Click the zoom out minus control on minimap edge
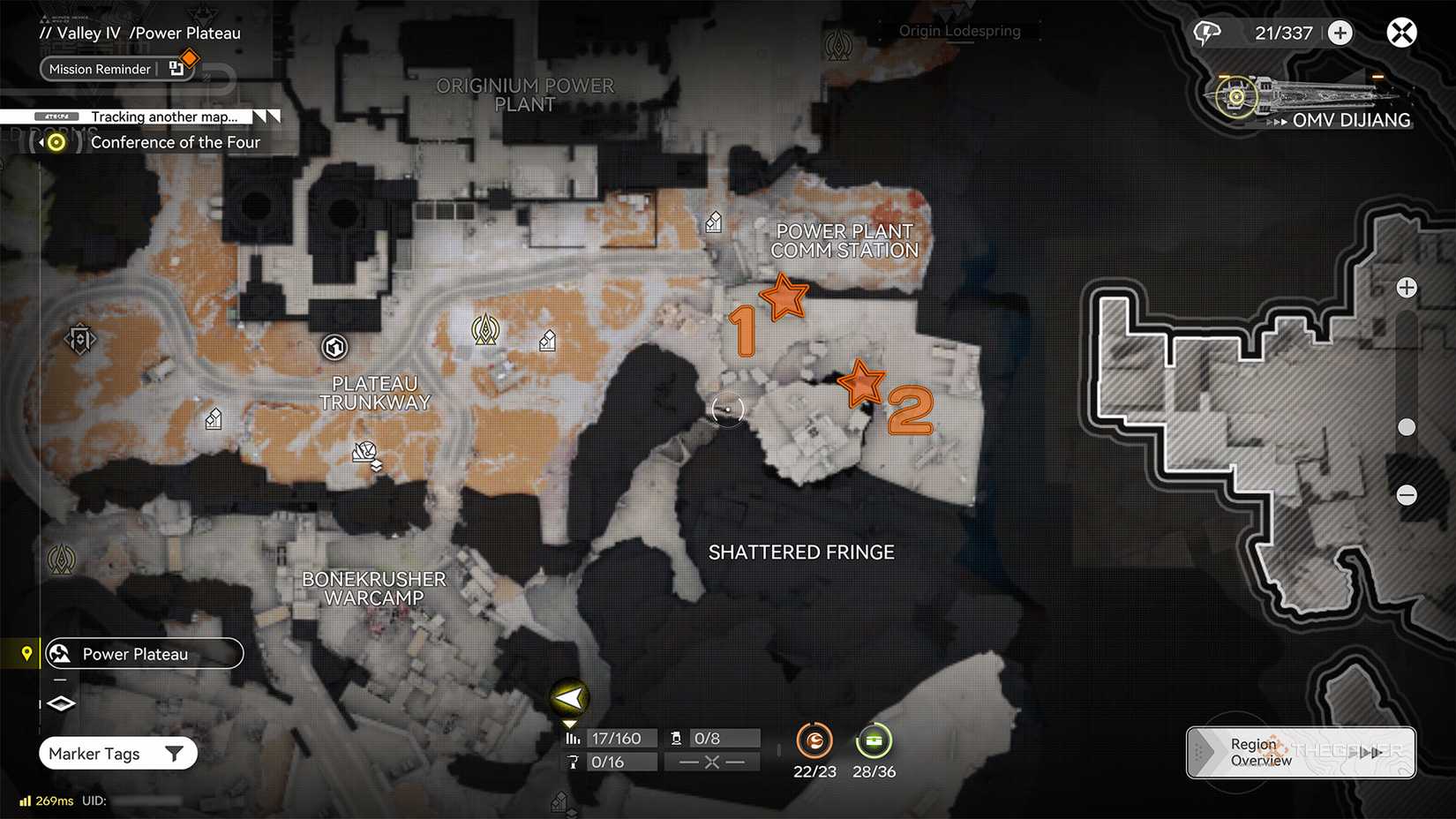The height and width of the screenshot is (819, 1456). pos(1407,495)
